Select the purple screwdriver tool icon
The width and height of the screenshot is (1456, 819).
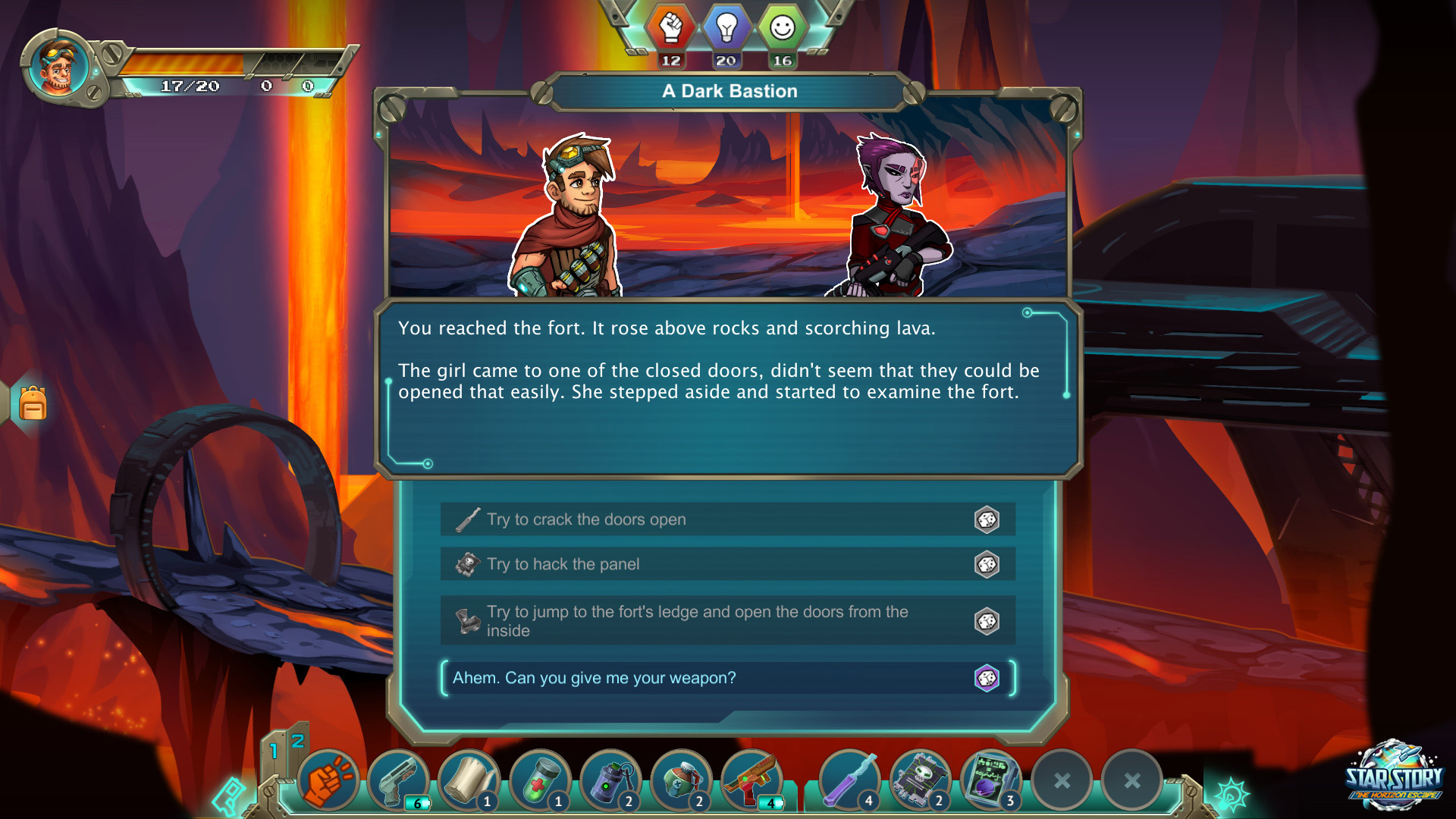849,780
